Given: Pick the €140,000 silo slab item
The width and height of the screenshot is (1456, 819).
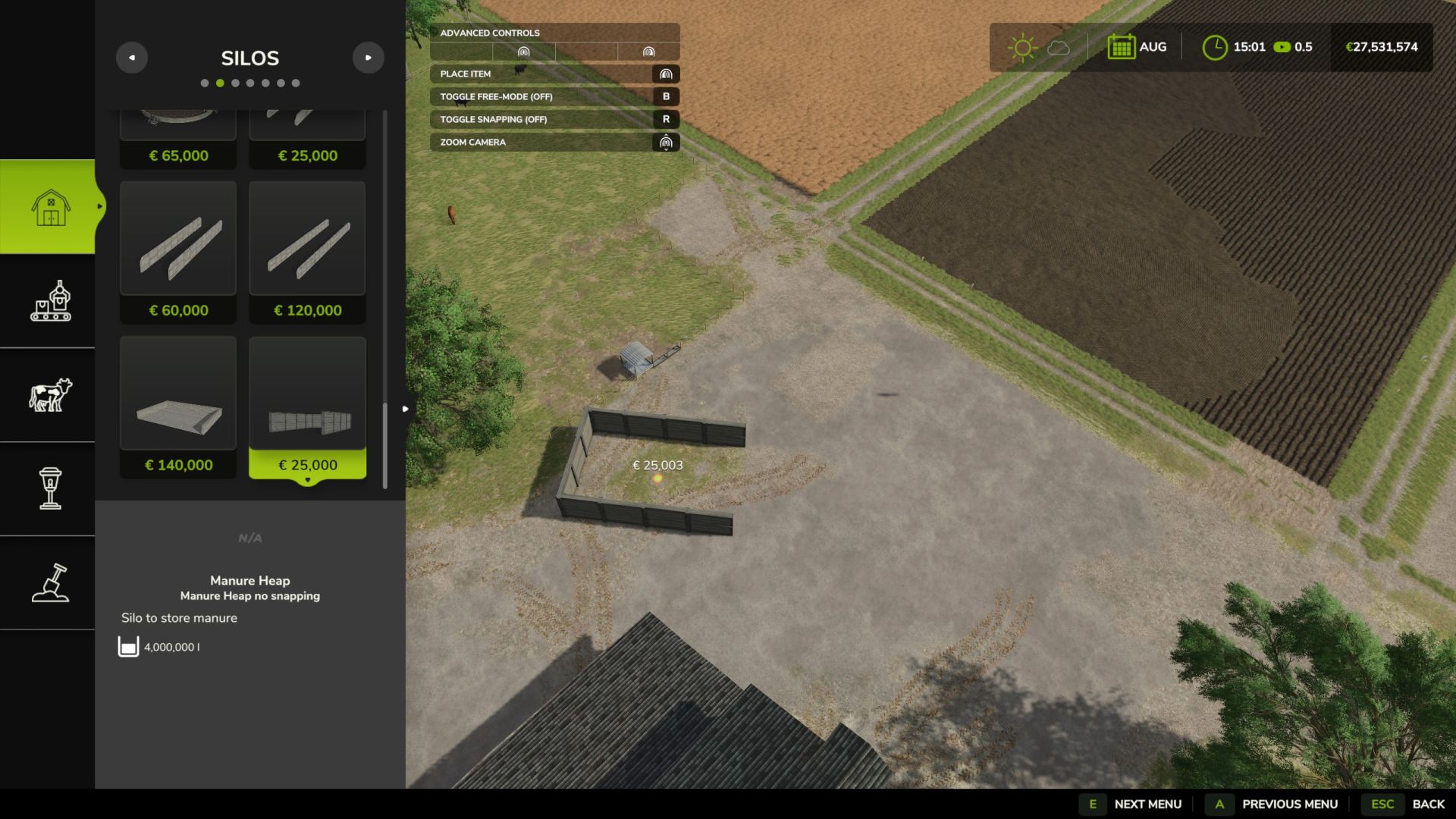Looking at the screenshot, I should pyautogui.click(x=178, y=406).
